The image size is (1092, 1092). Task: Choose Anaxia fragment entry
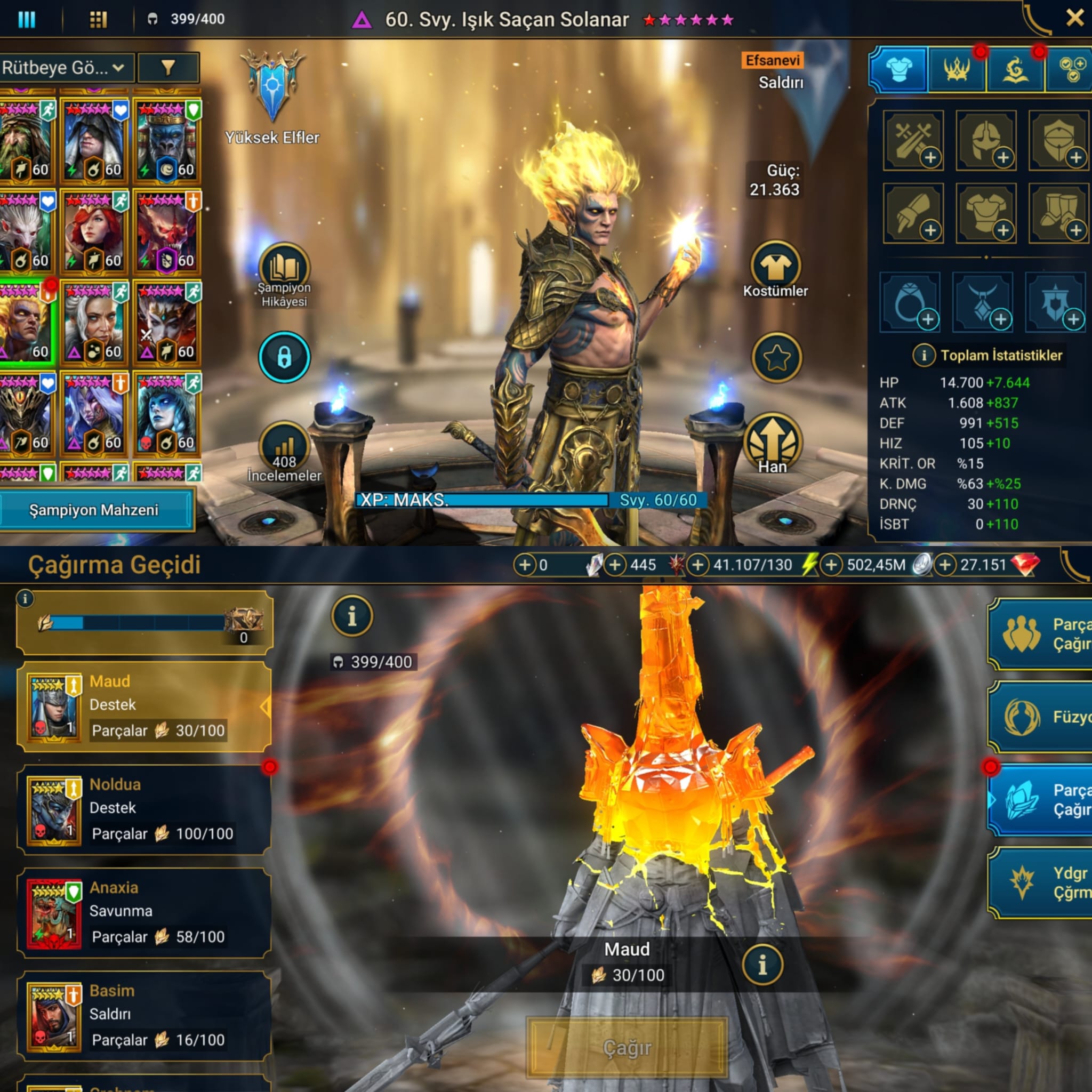(144, 912)
